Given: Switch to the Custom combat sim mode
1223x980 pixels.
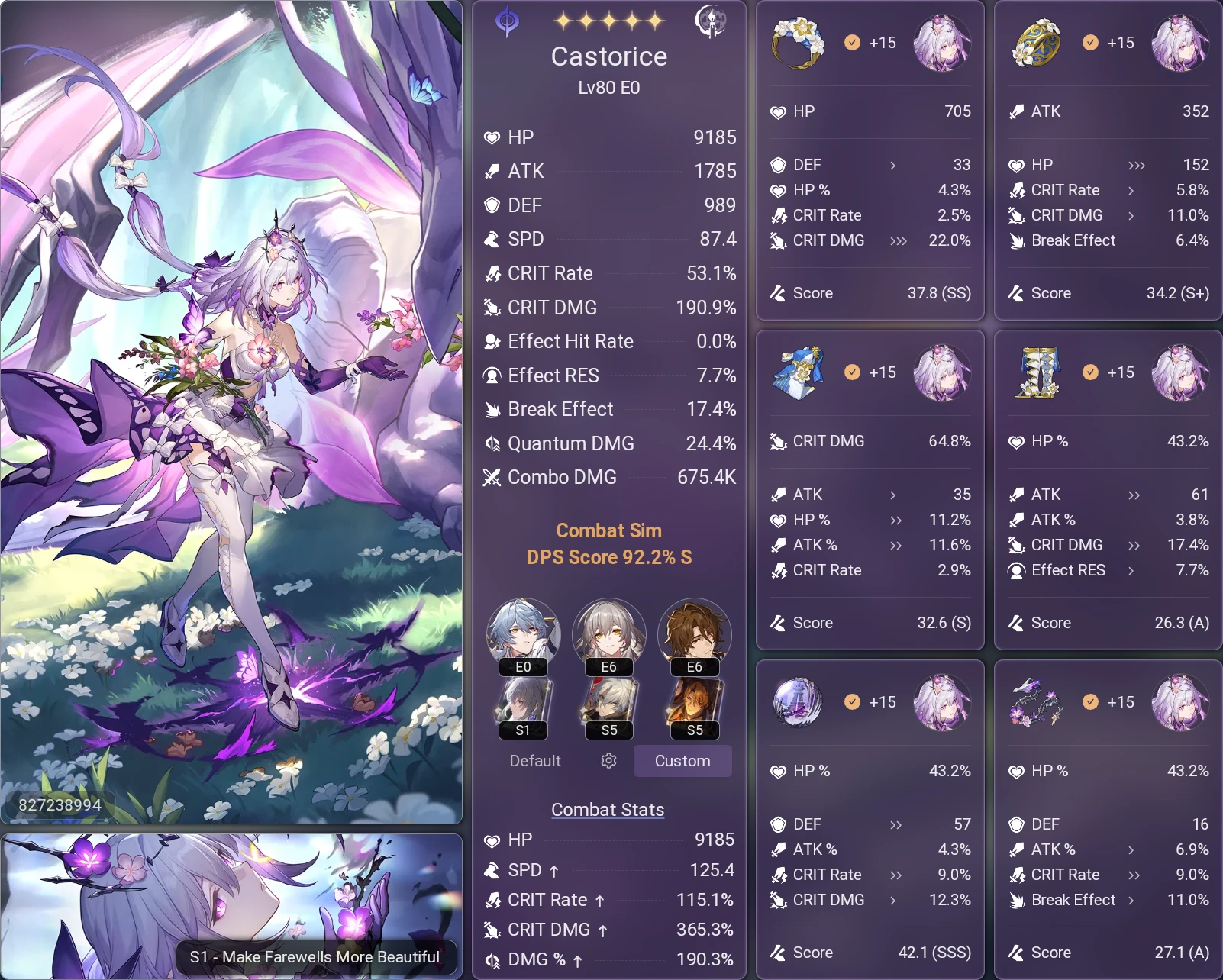Looking at the screenshot, I should tap(682, 761).
